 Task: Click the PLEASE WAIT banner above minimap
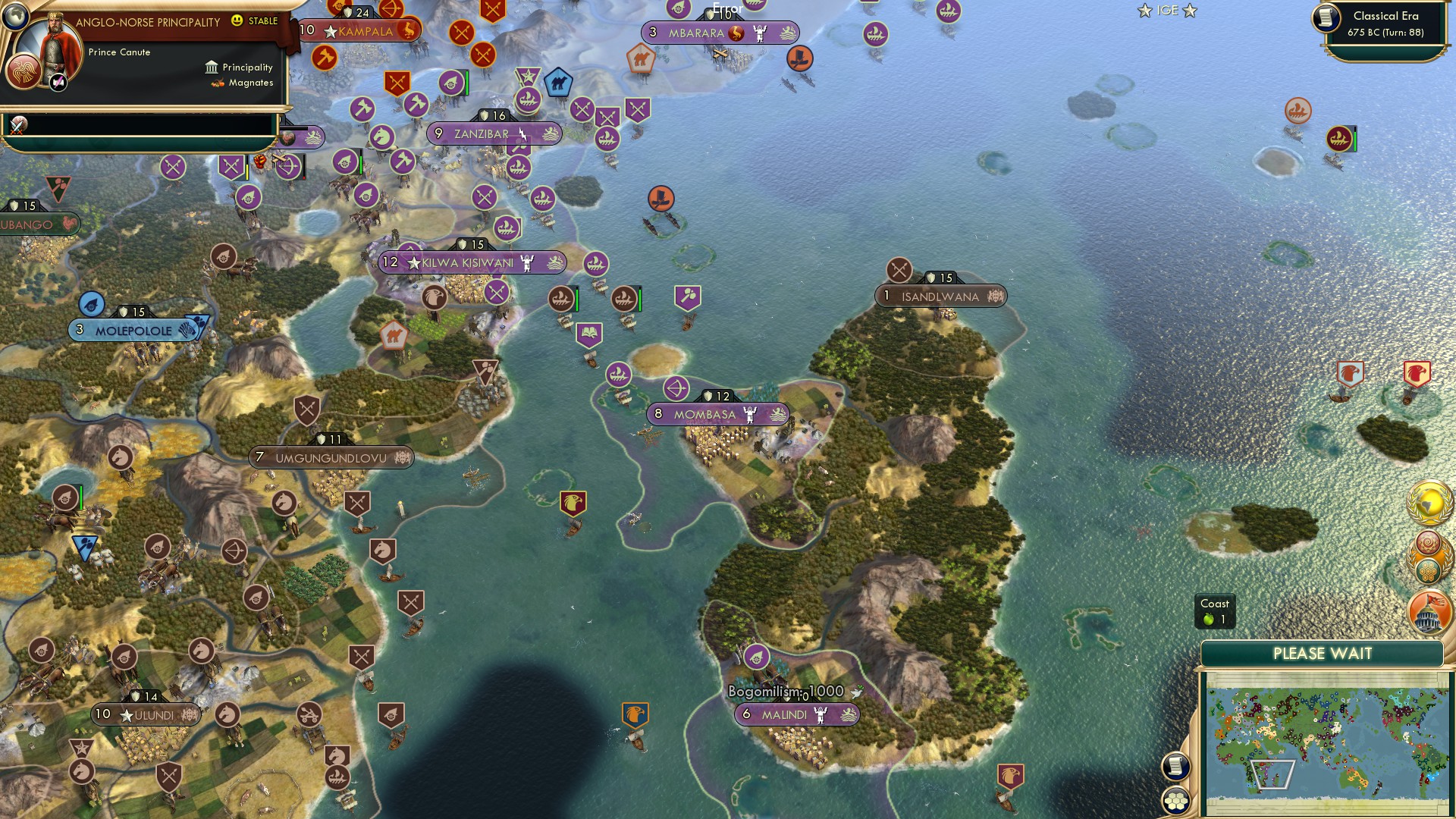(1323, 653)
